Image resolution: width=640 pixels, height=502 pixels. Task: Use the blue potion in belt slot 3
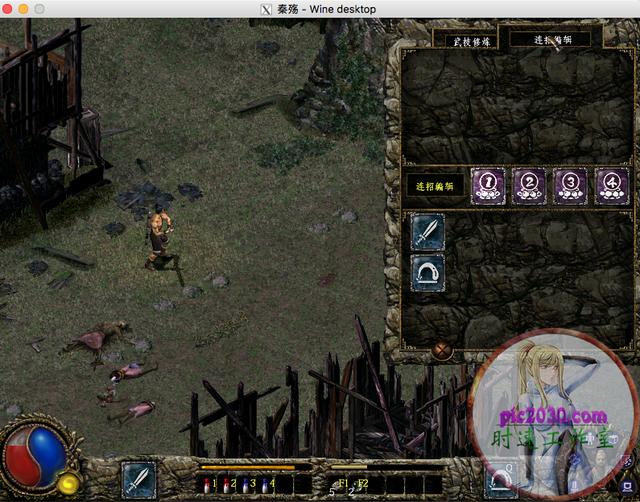[x=246, y=484]
